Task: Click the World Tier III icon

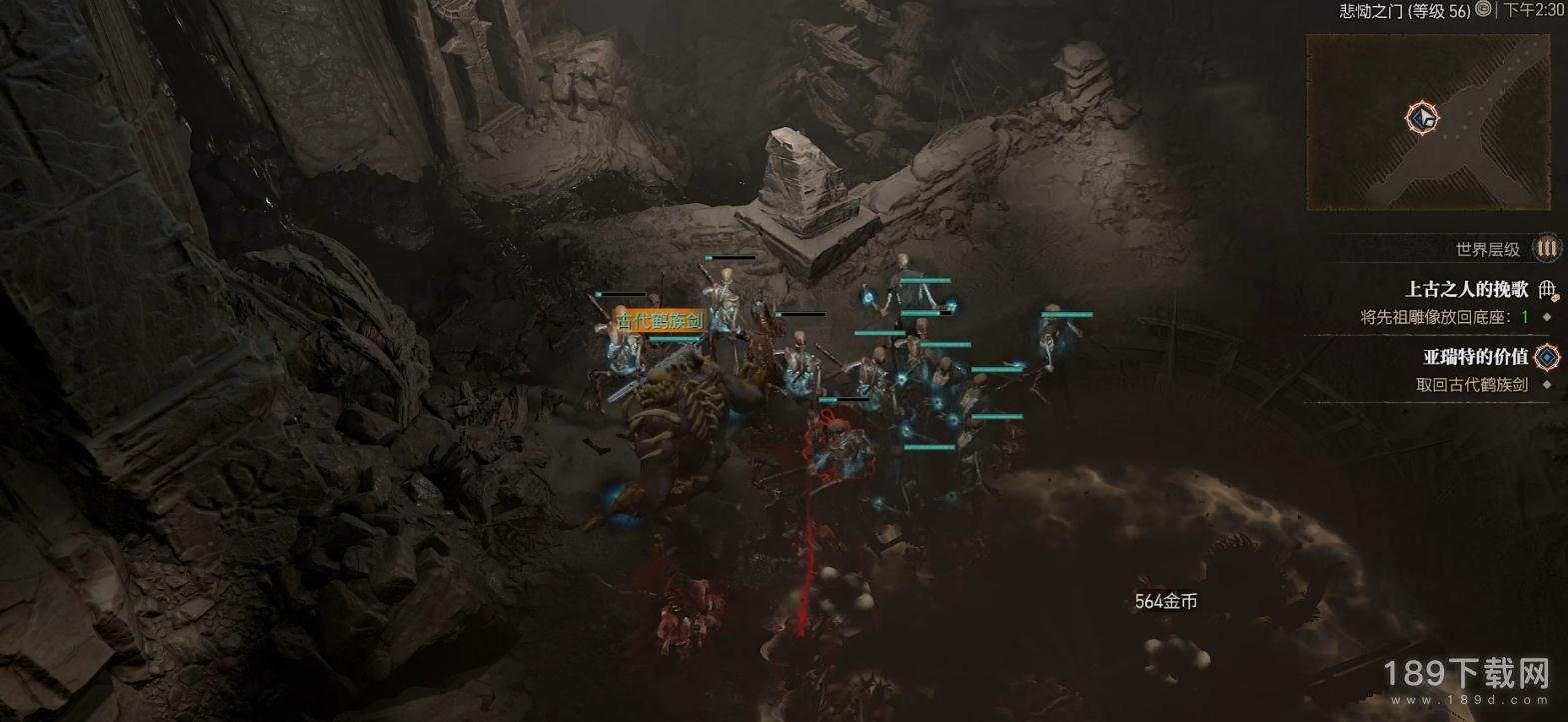Action: tap(1547, 248)
